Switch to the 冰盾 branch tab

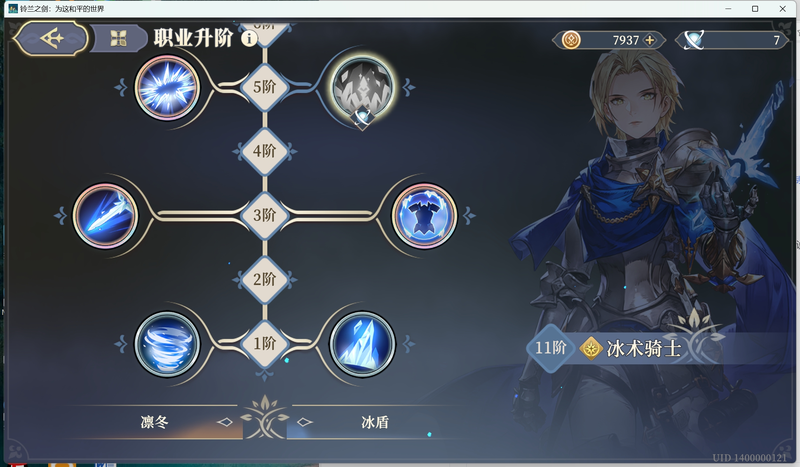point(375,422)
